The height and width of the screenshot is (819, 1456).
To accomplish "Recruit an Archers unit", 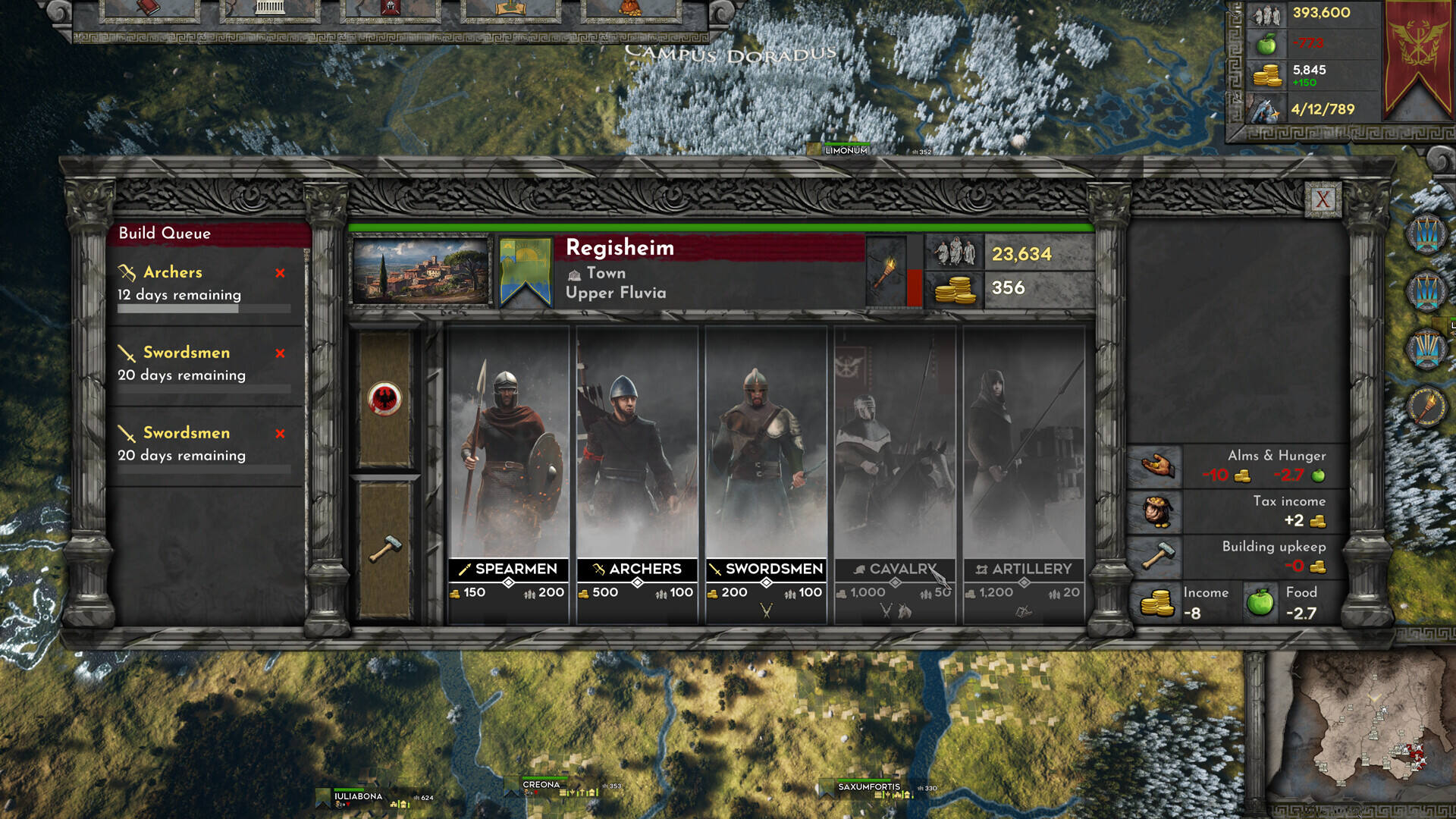I will pyautogui.click(x=637, y=455).
